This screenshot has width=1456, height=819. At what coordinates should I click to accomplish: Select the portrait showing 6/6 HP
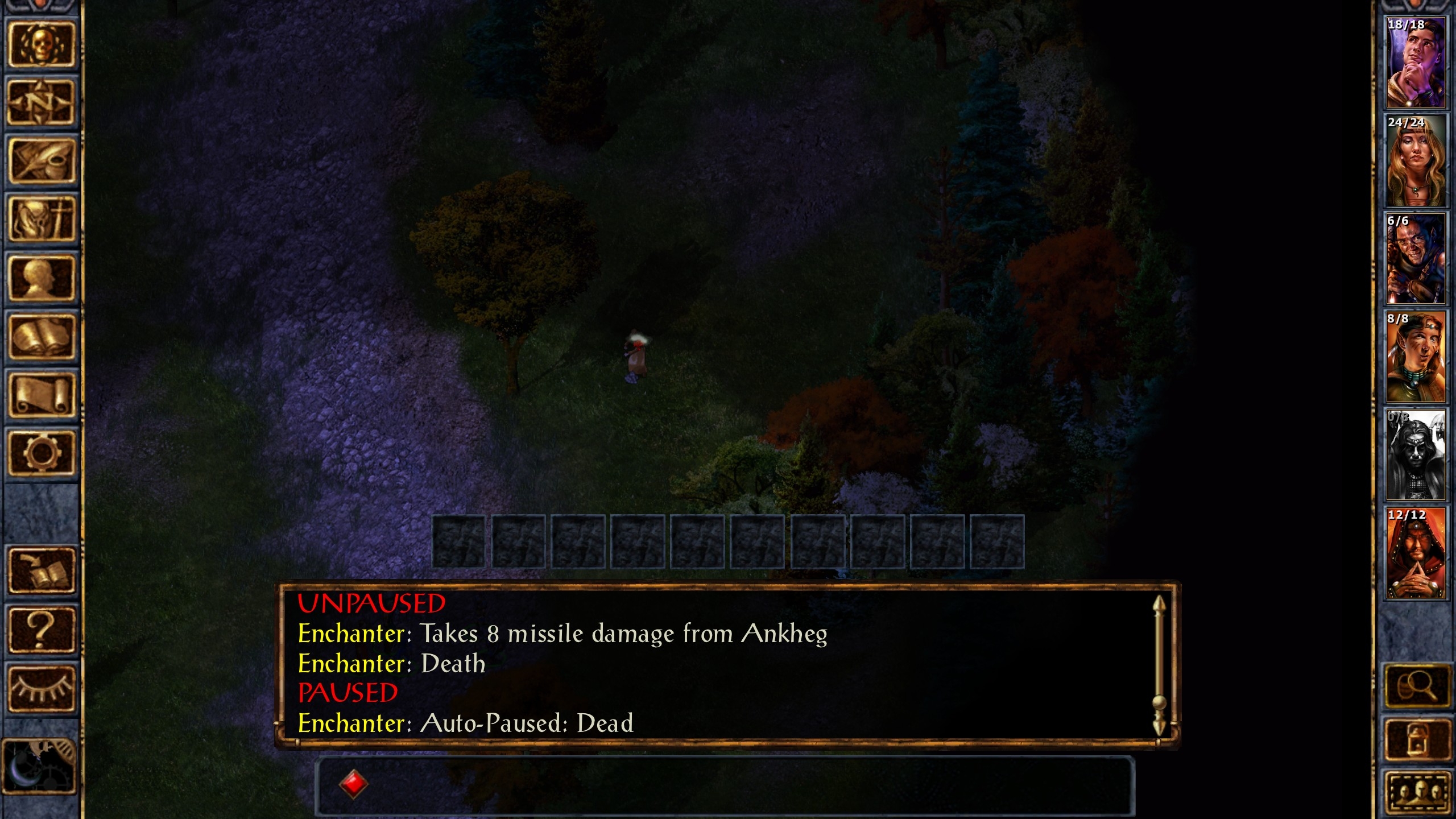(x=1415, y=259)
